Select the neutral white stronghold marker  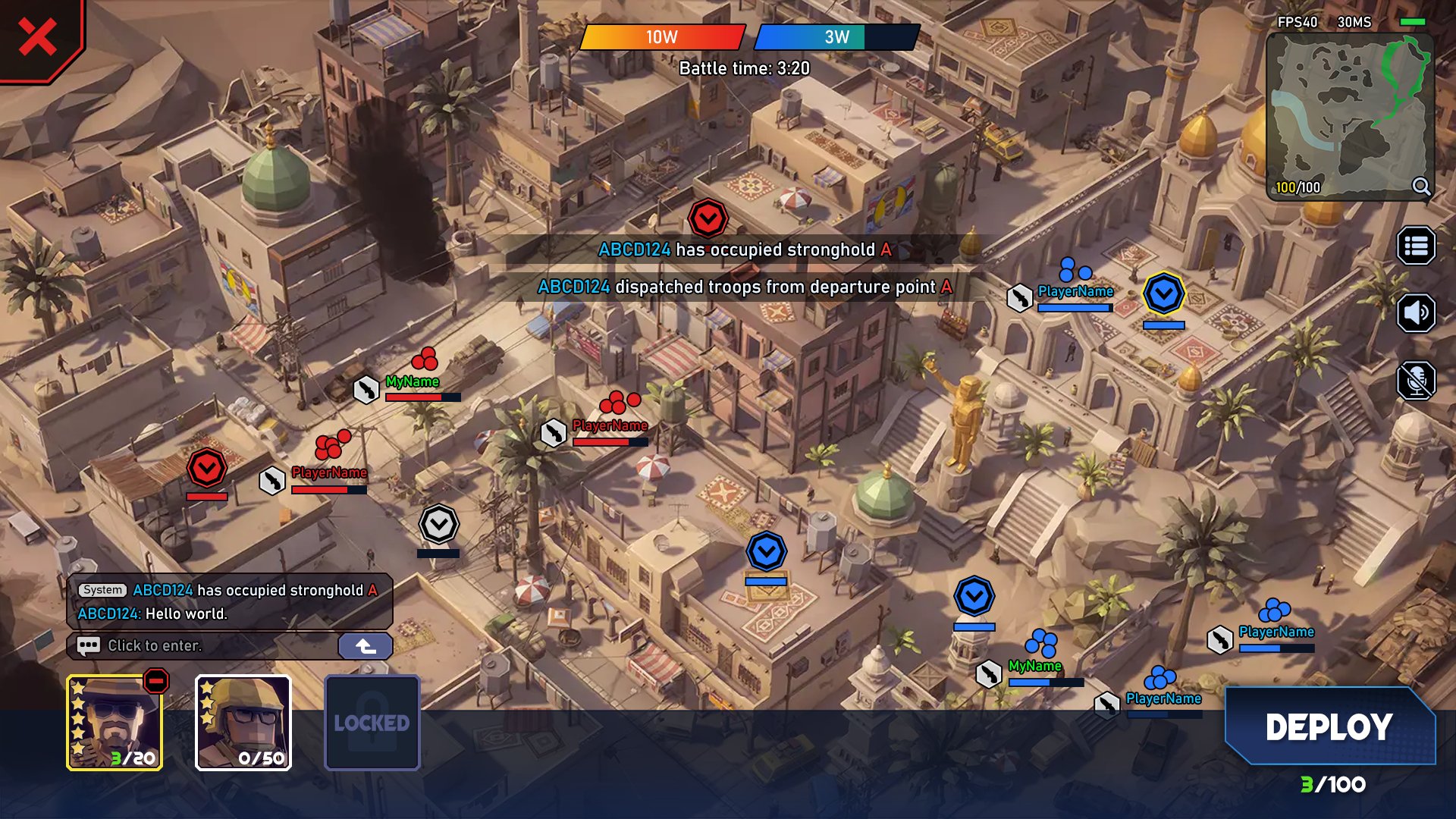pos(438,524)
